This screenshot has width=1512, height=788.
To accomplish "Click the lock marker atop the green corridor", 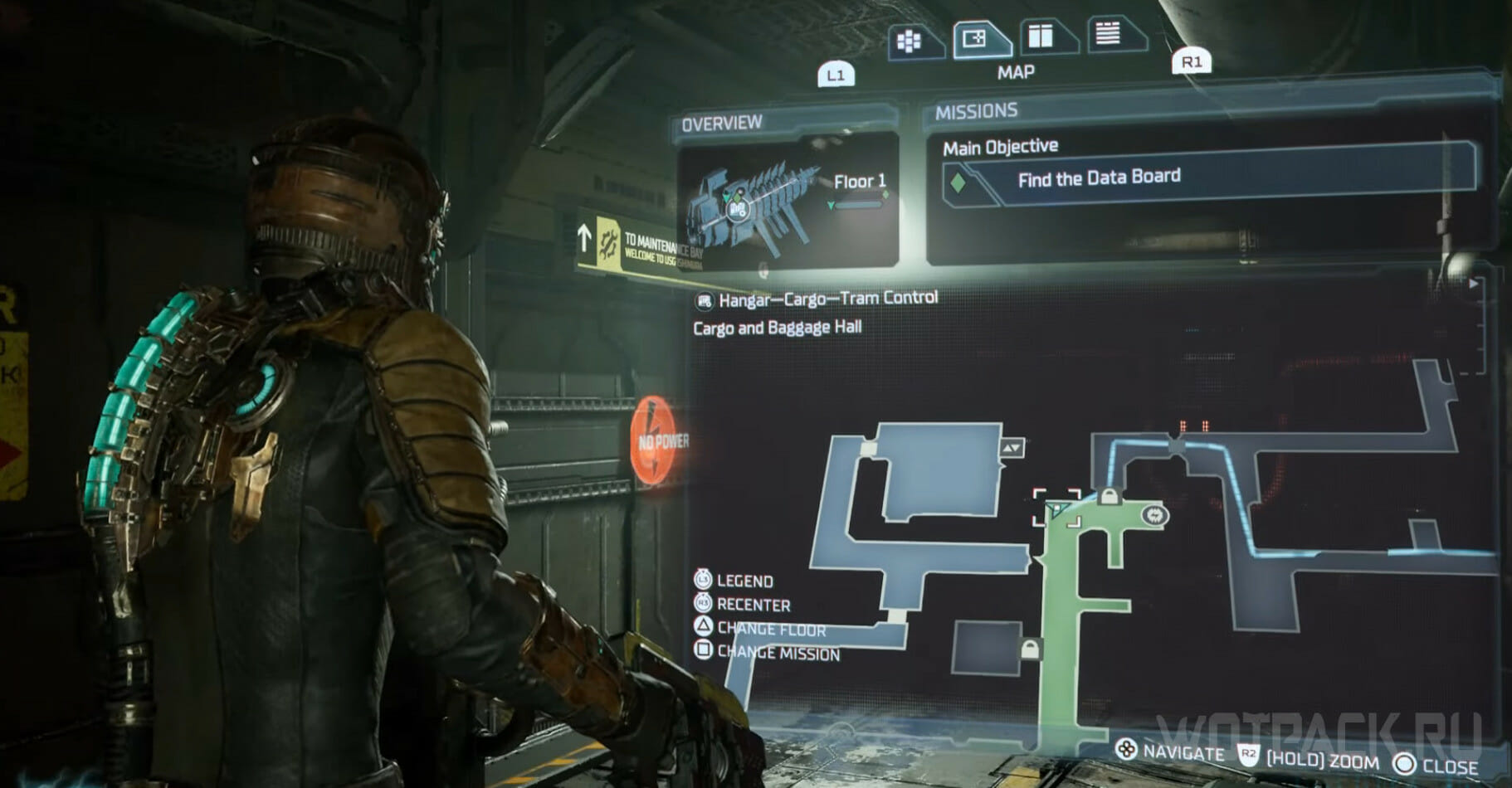I will (x=1109, y=497).
